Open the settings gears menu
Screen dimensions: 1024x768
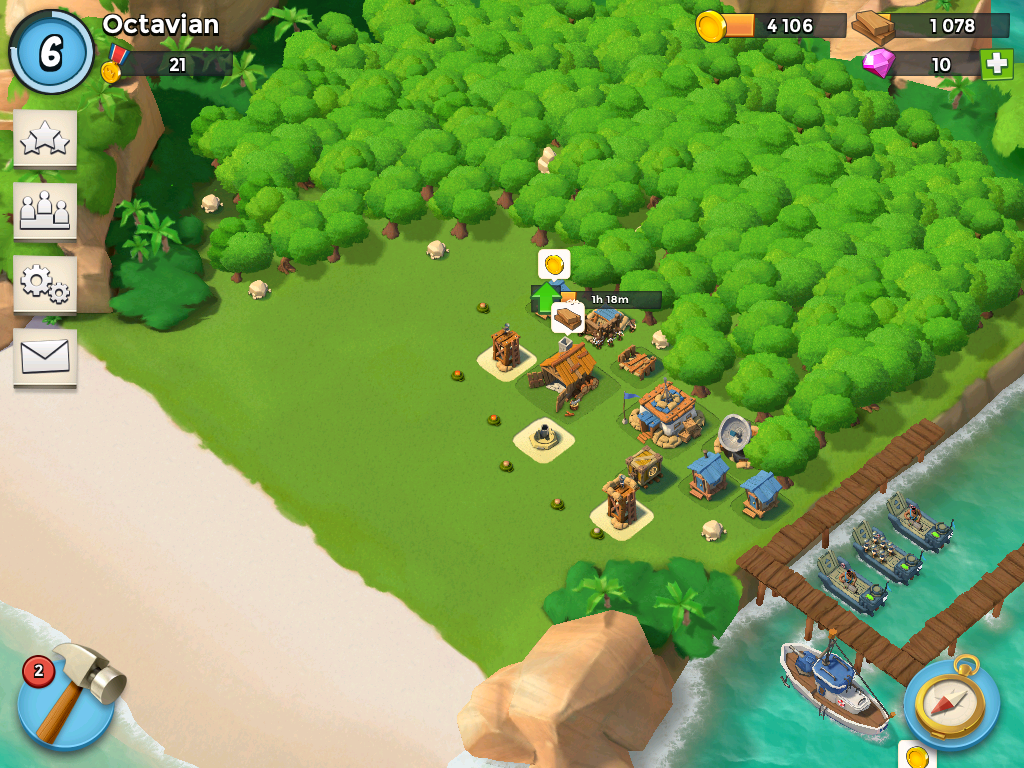click(x=45, y=284)
